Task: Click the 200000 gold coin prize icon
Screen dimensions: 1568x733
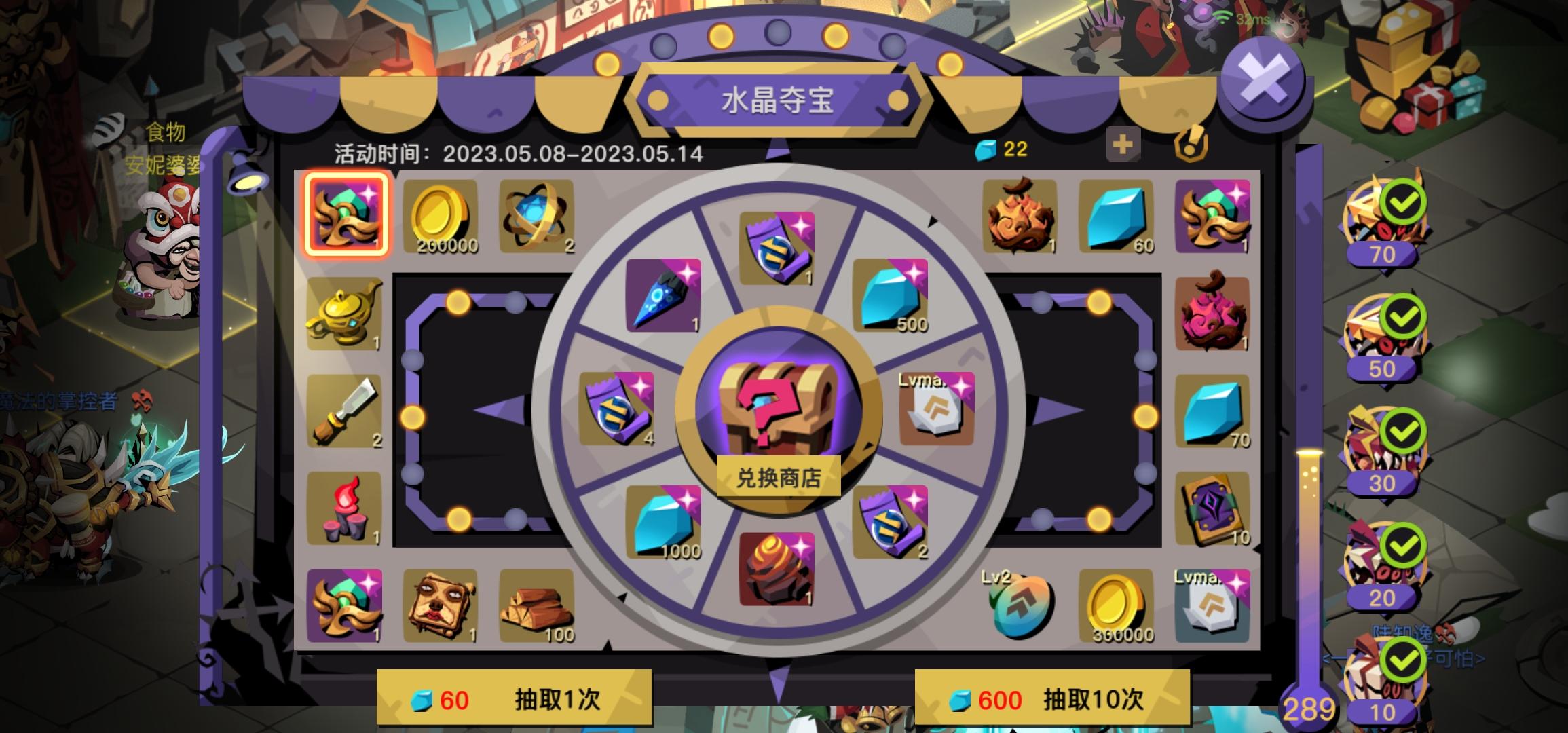Action: [x=442, y=216]
